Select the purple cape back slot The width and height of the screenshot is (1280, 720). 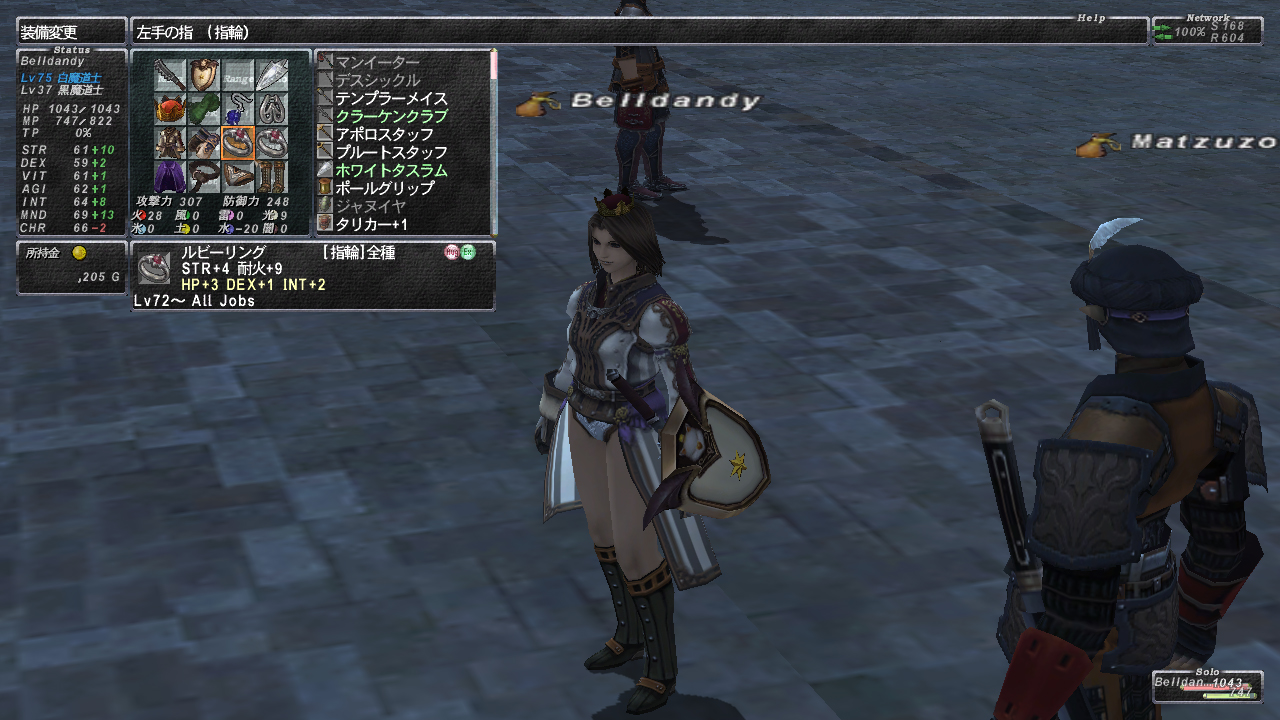(170, 177)
